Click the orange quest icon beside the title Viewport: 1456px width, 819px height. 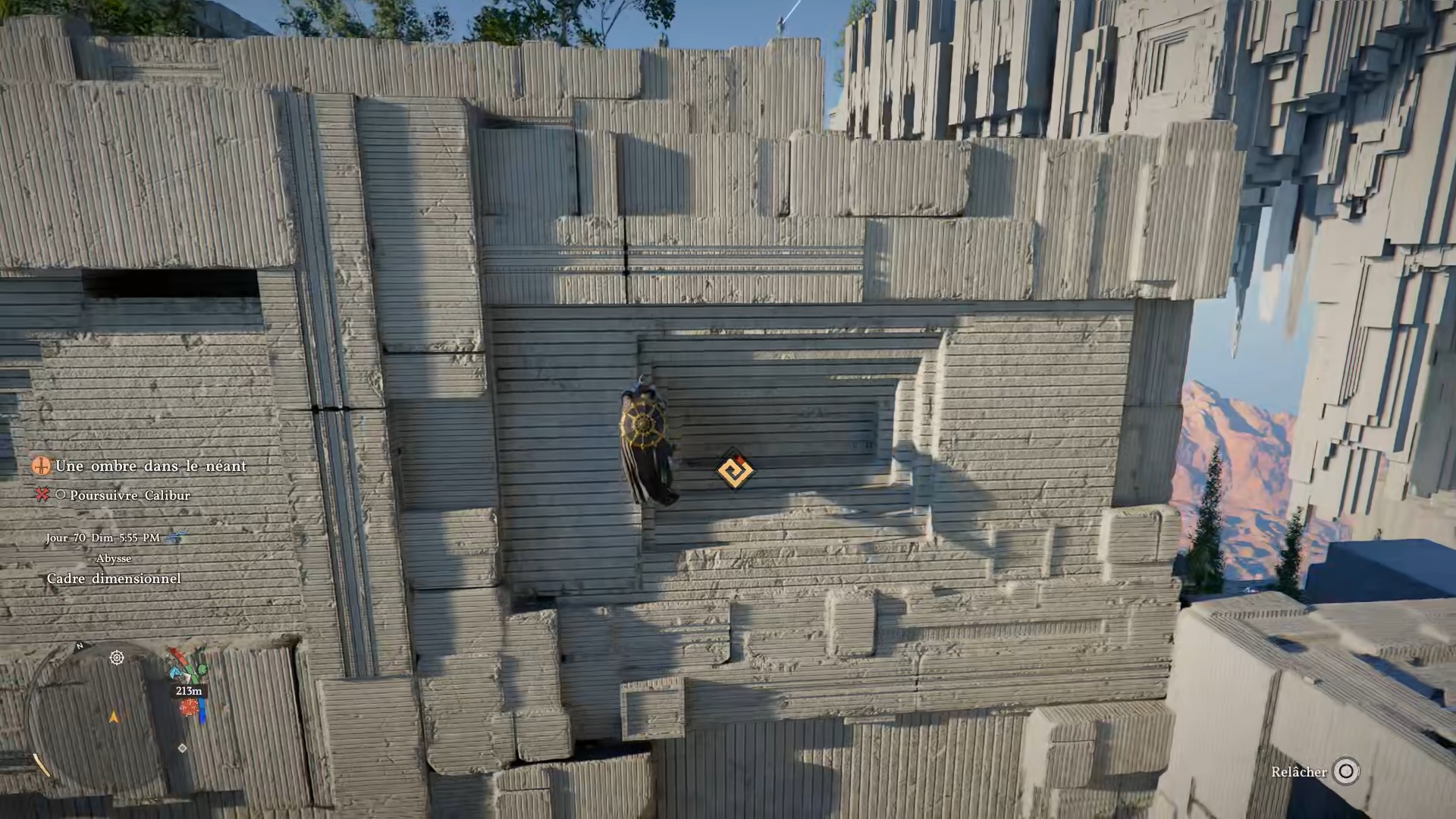pyautogui.click(x=41, y=466)
